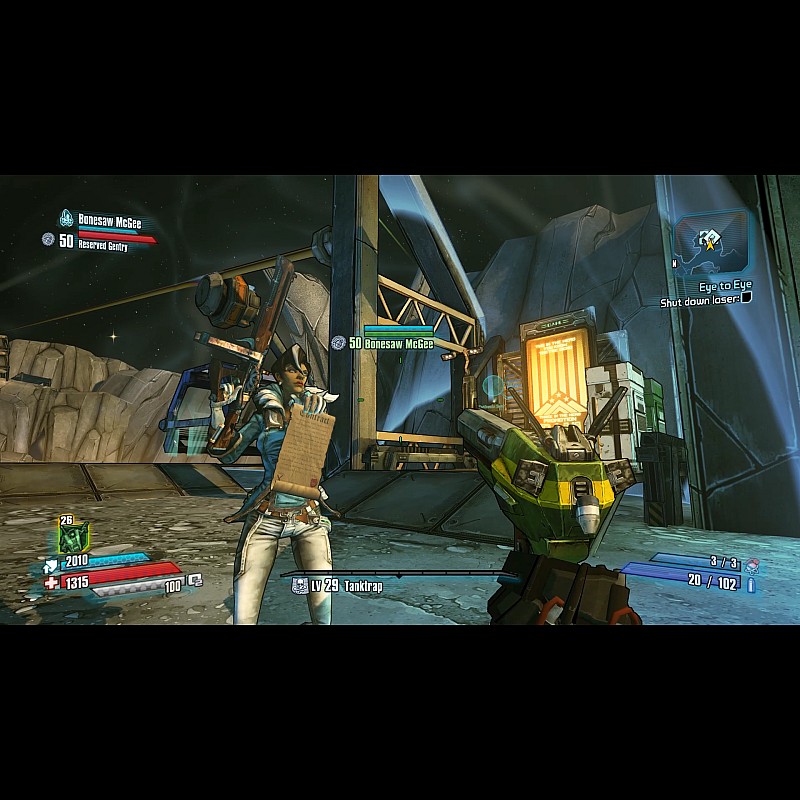800x800 pixels.
Task: Open the minimap in the corner
Action: point(711,240)
